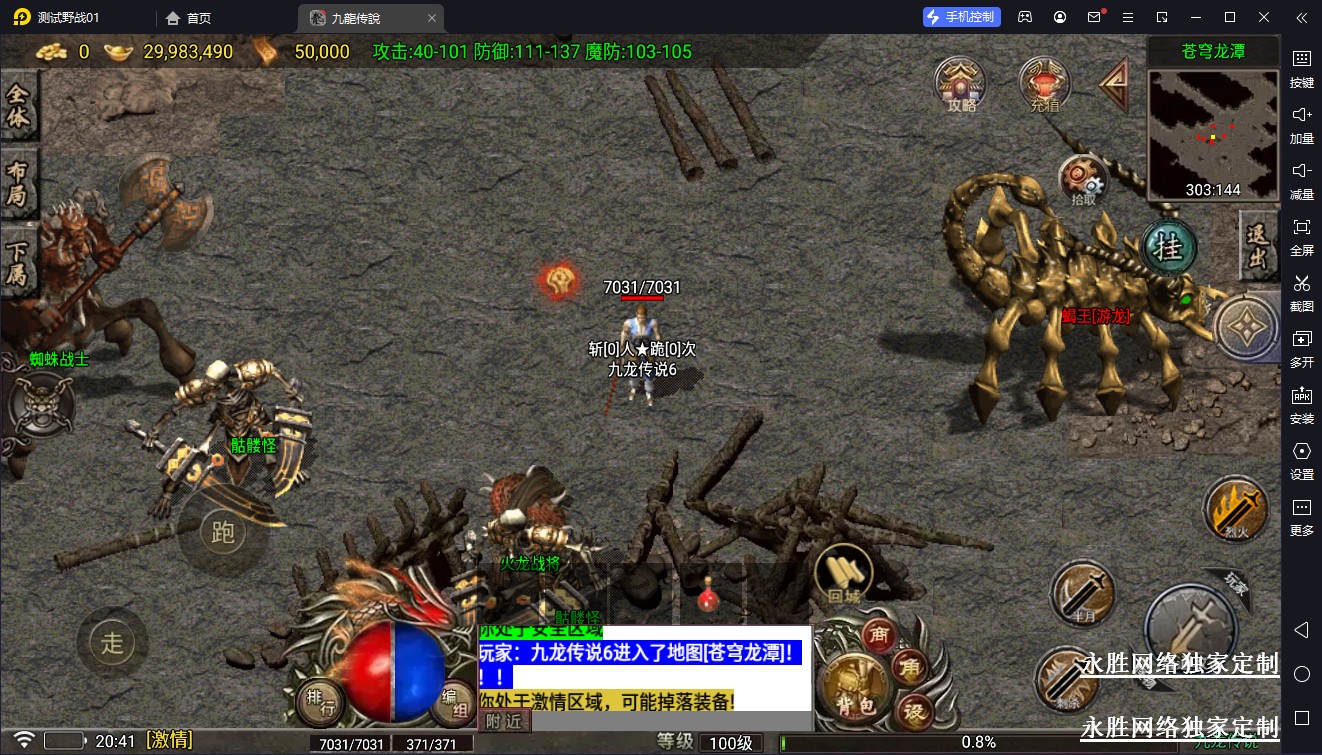1322x755 pixels.
Task: Tap the 跑 run control
Action: (223, 532)
